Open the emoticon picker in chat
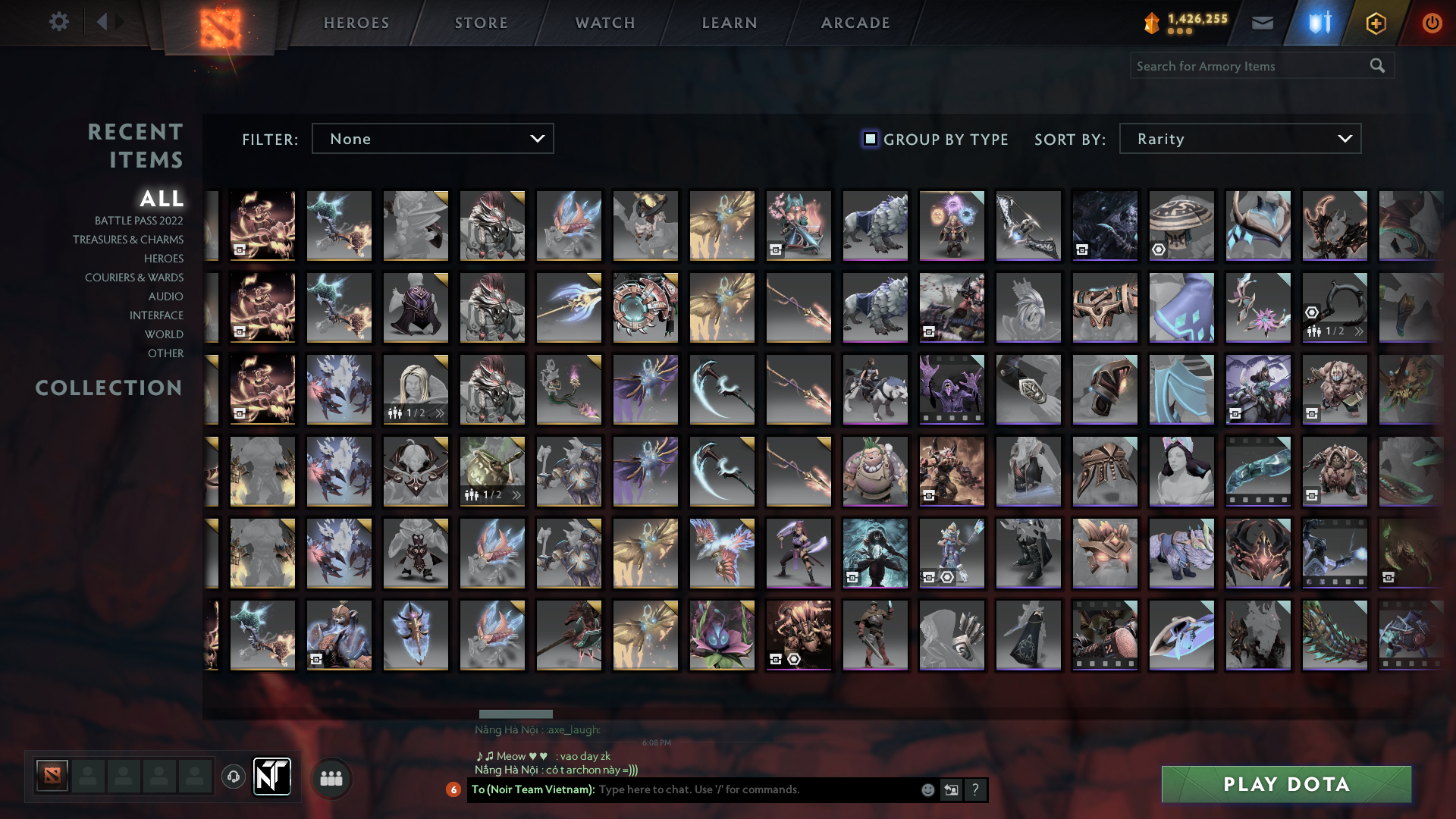Viewport: 1456px width, 819px height. coord(927,790)
